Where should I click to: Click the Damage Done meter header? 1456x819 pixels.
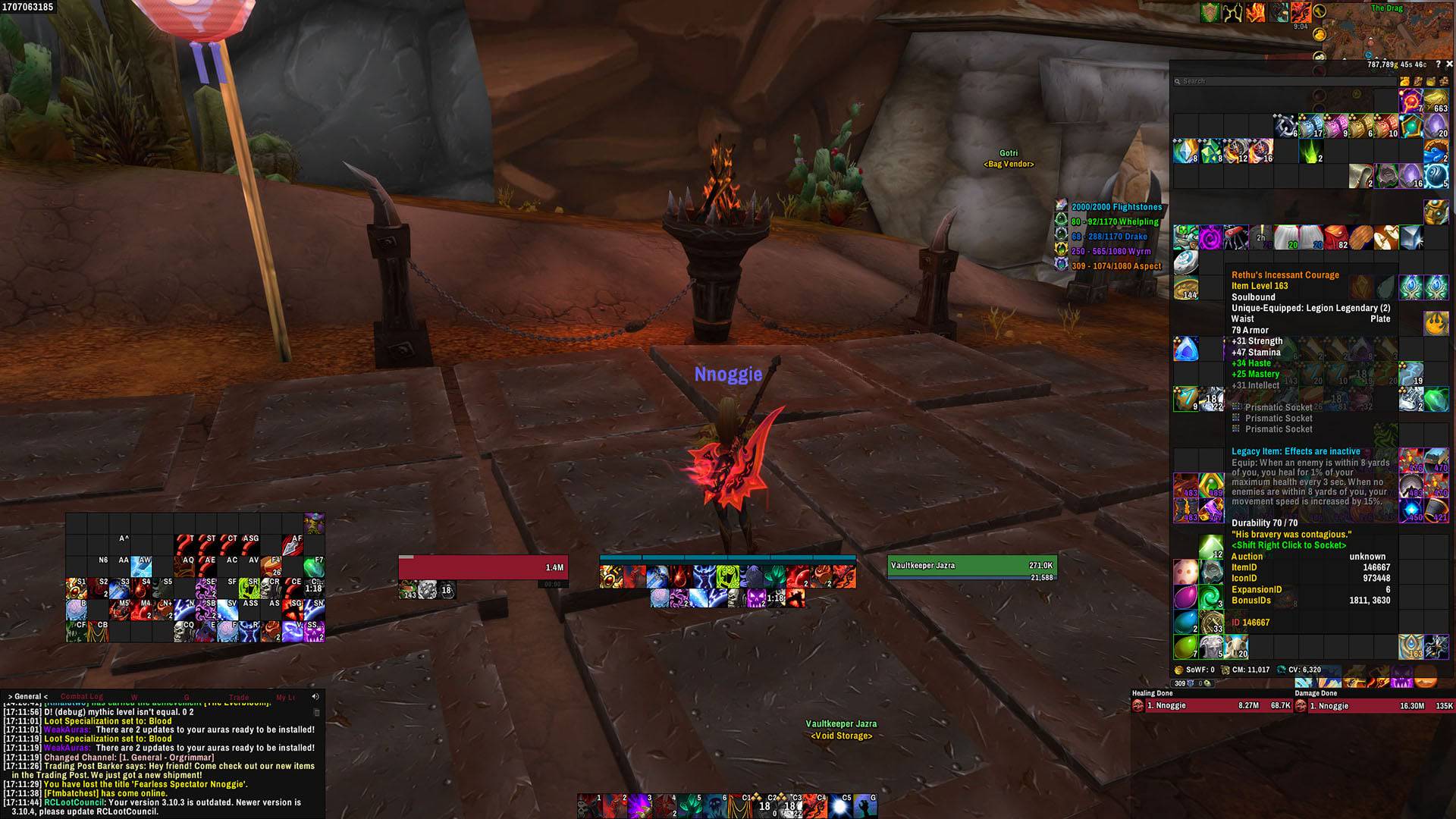click(1316, 693)
